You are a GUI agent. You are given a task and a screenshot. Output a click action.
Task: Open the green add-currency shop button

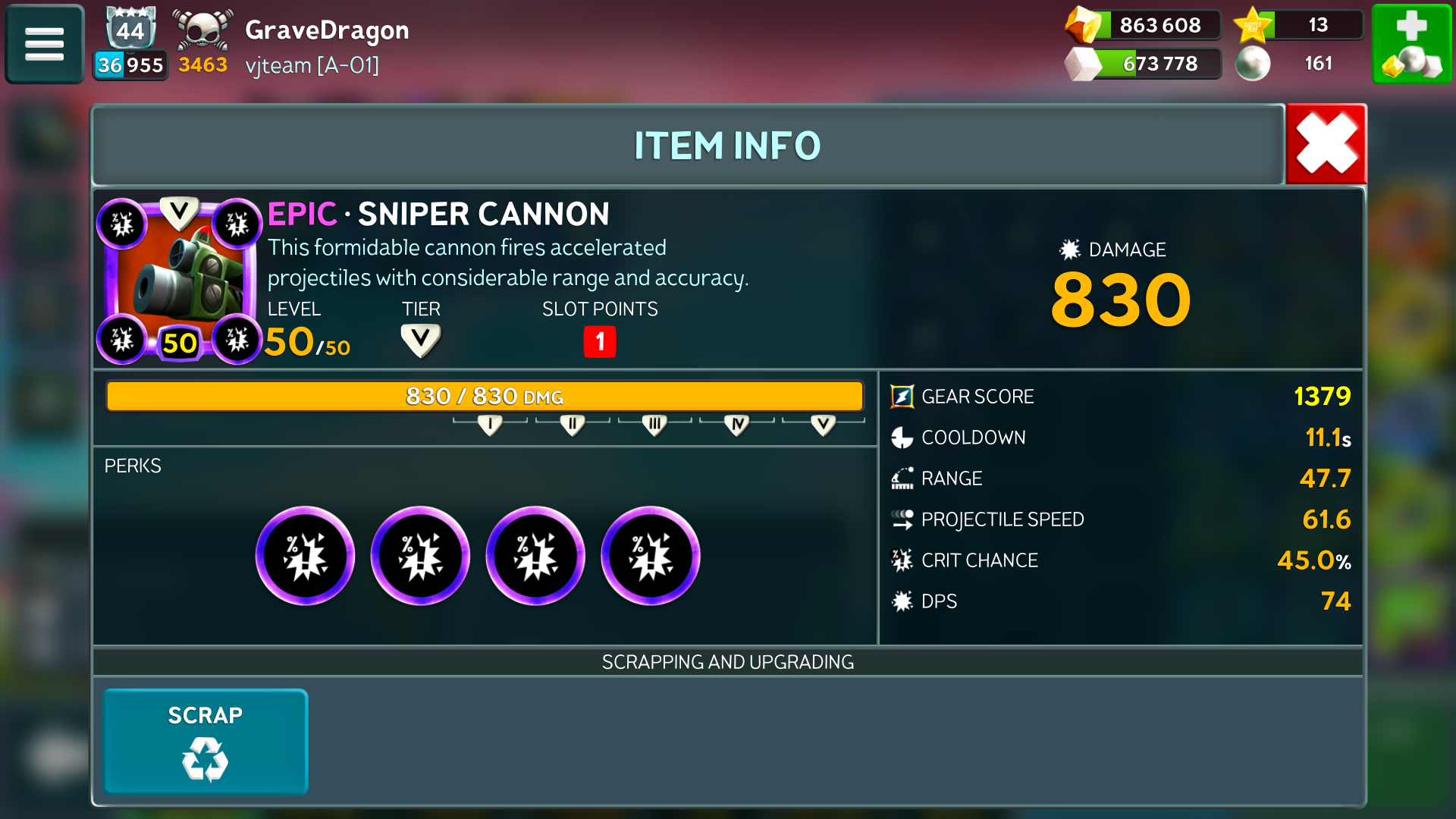pos(1411,43)
